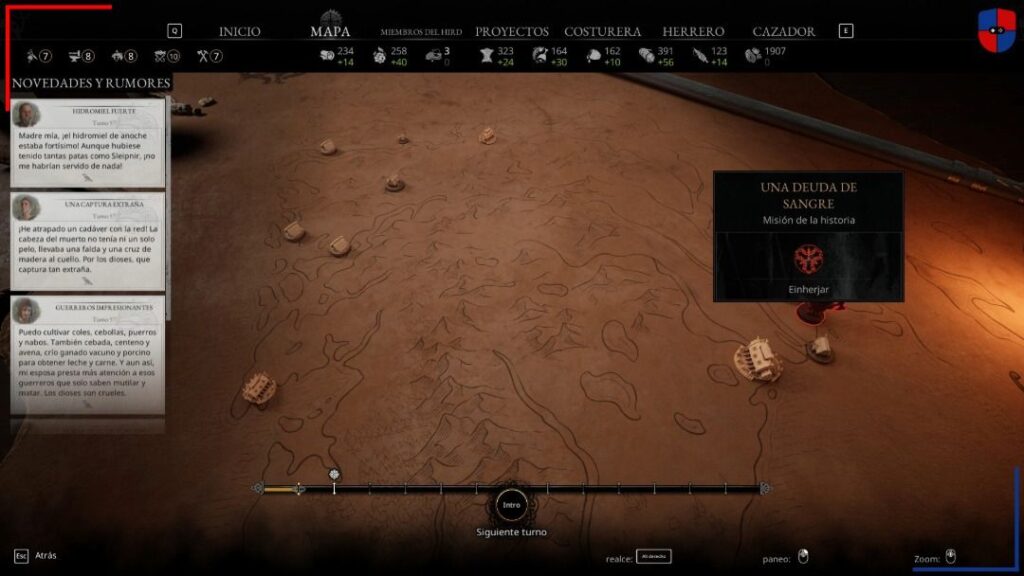Select the Guerreros Impresionantes rumor card
This screenshot has width=1024, height=576.
tap(88, 354)
